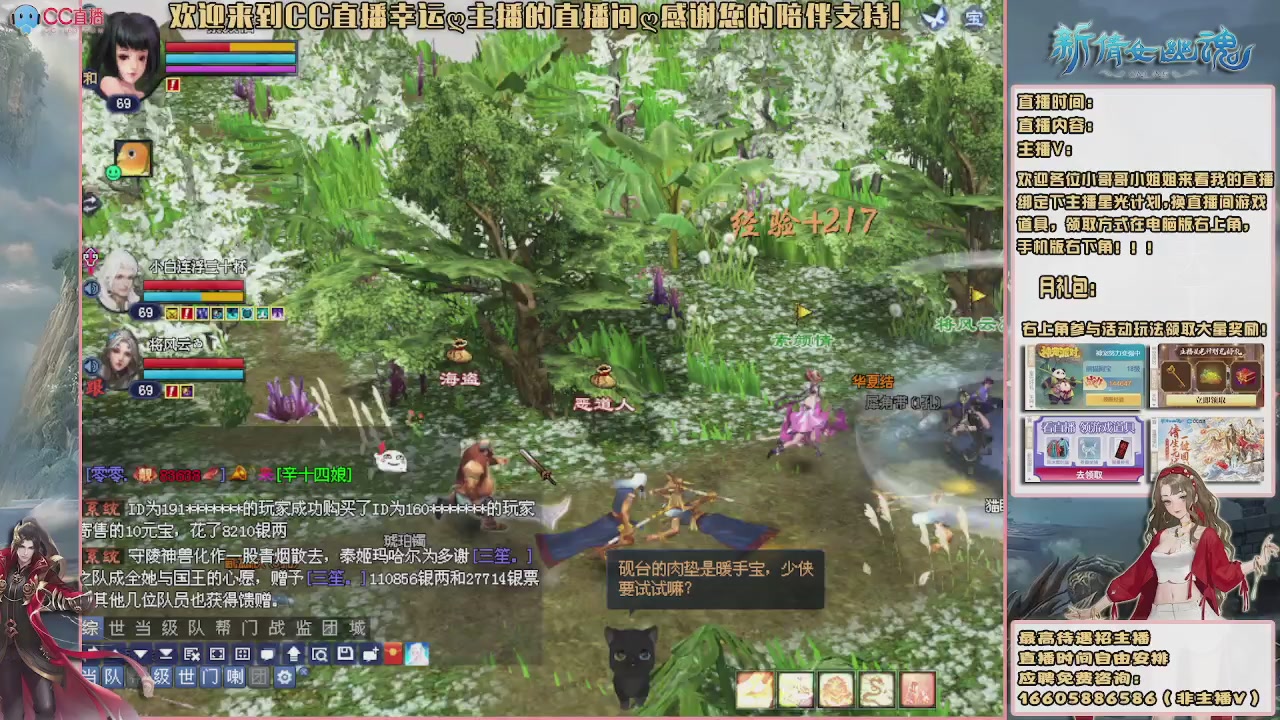The width and height of the screenshot is (1280, 720).
Task: Click the save chat log floppy icon
Action: [x=345, y=654]
